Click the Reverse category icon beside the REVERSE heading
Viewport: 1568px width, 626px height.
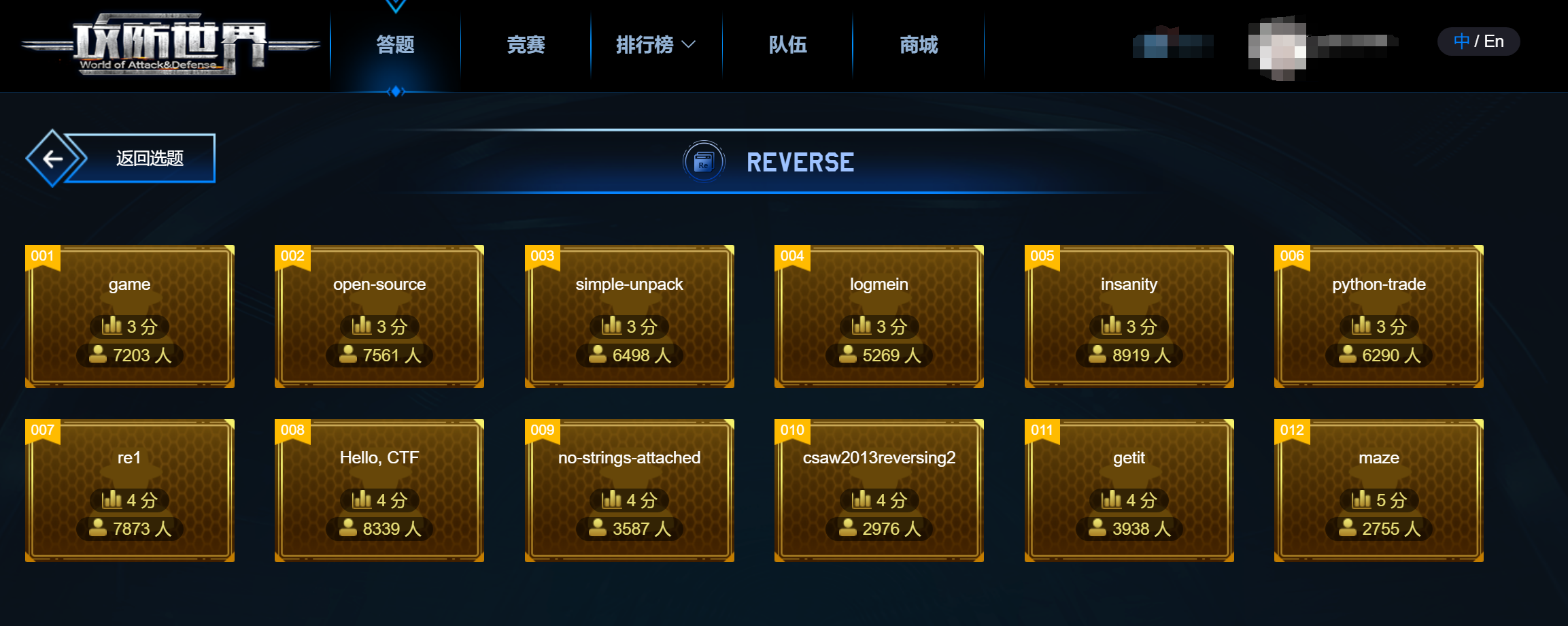pyautogui.click(x=704, y=163)
